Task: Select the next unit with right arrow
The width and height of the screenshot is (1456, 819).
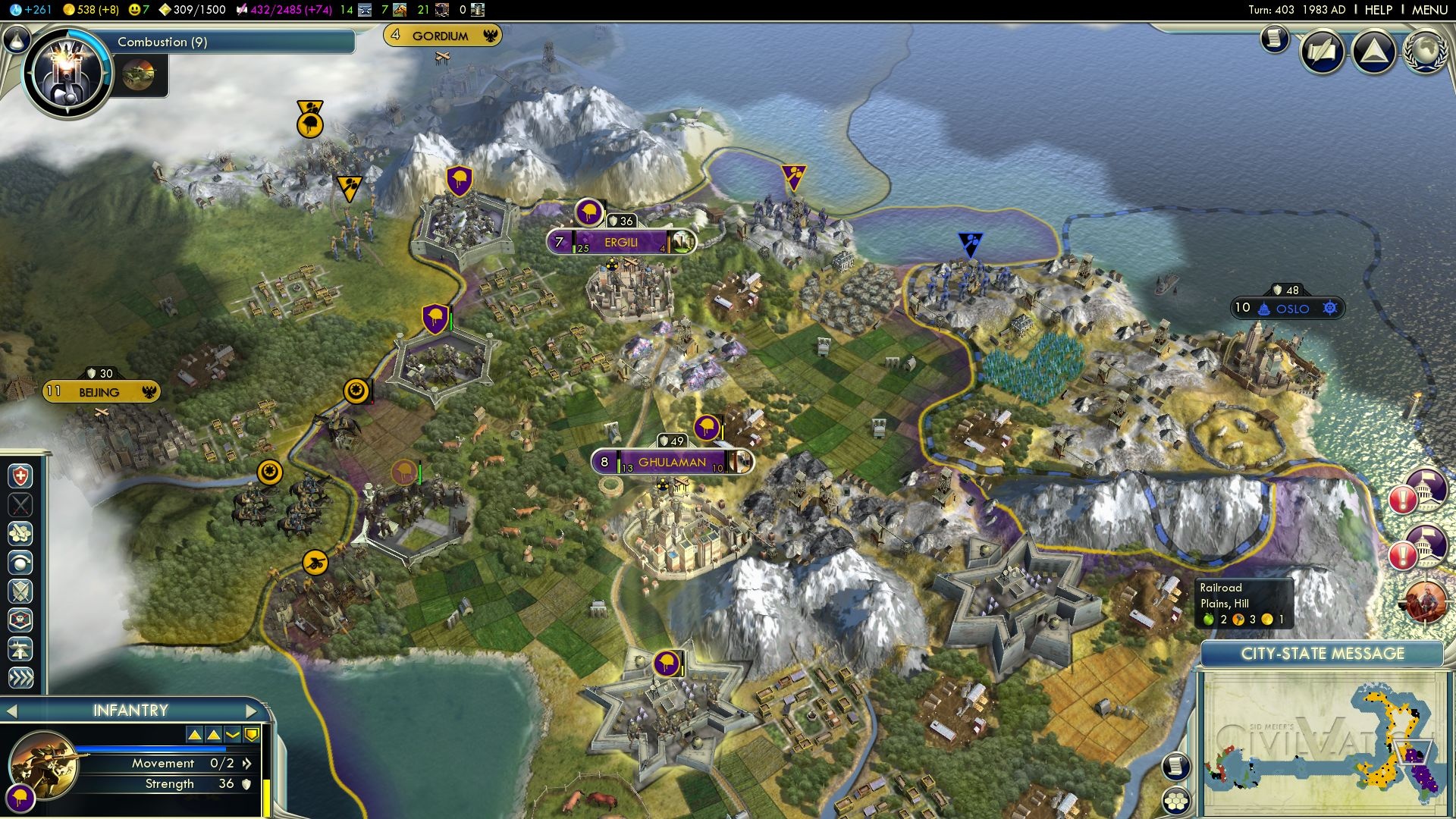Action: [x=253, y=711]
